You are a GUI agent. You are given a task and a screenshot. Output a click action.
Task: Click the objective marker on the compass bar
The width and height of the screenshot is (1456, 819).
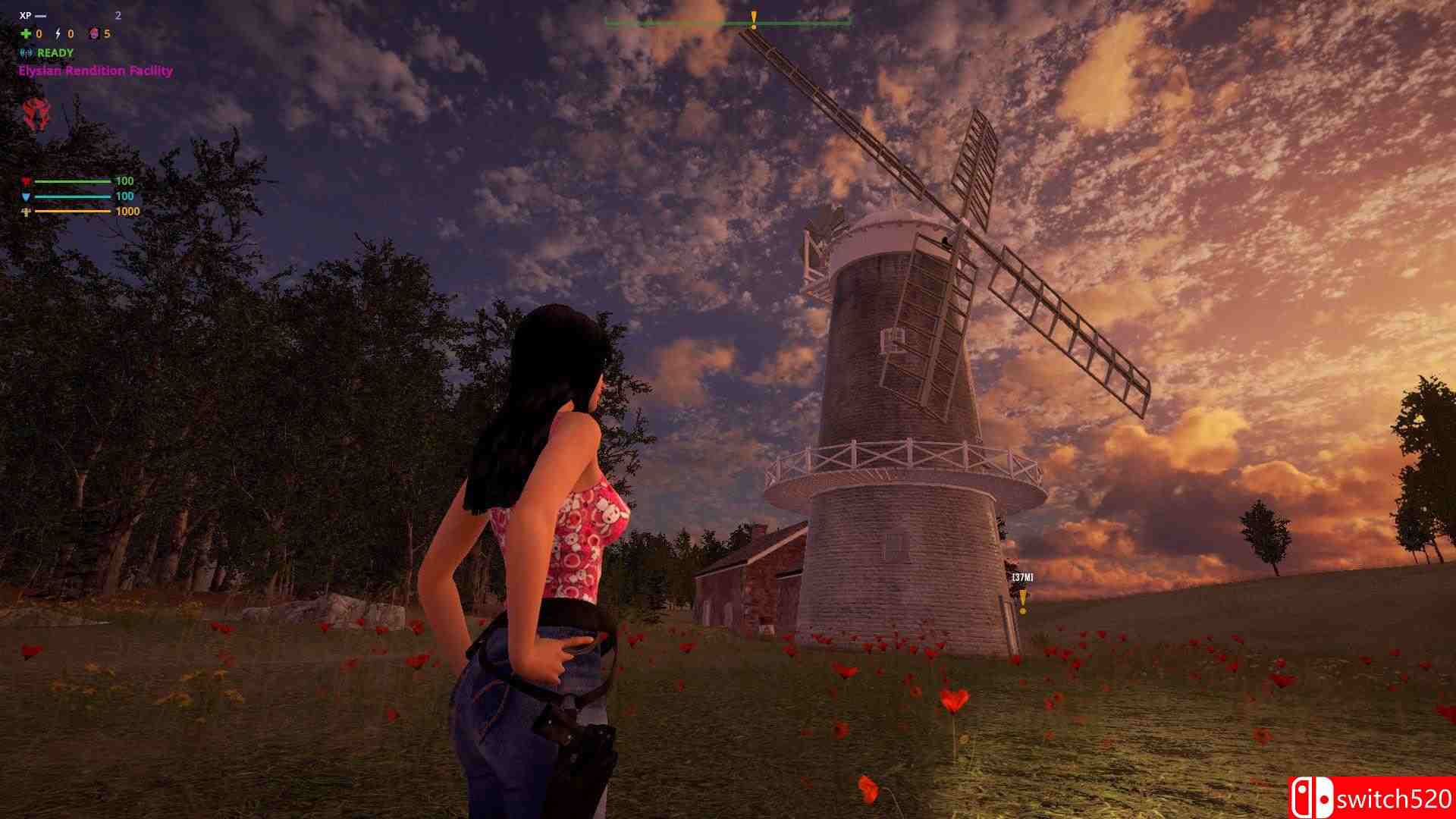[x=754, y=20]
